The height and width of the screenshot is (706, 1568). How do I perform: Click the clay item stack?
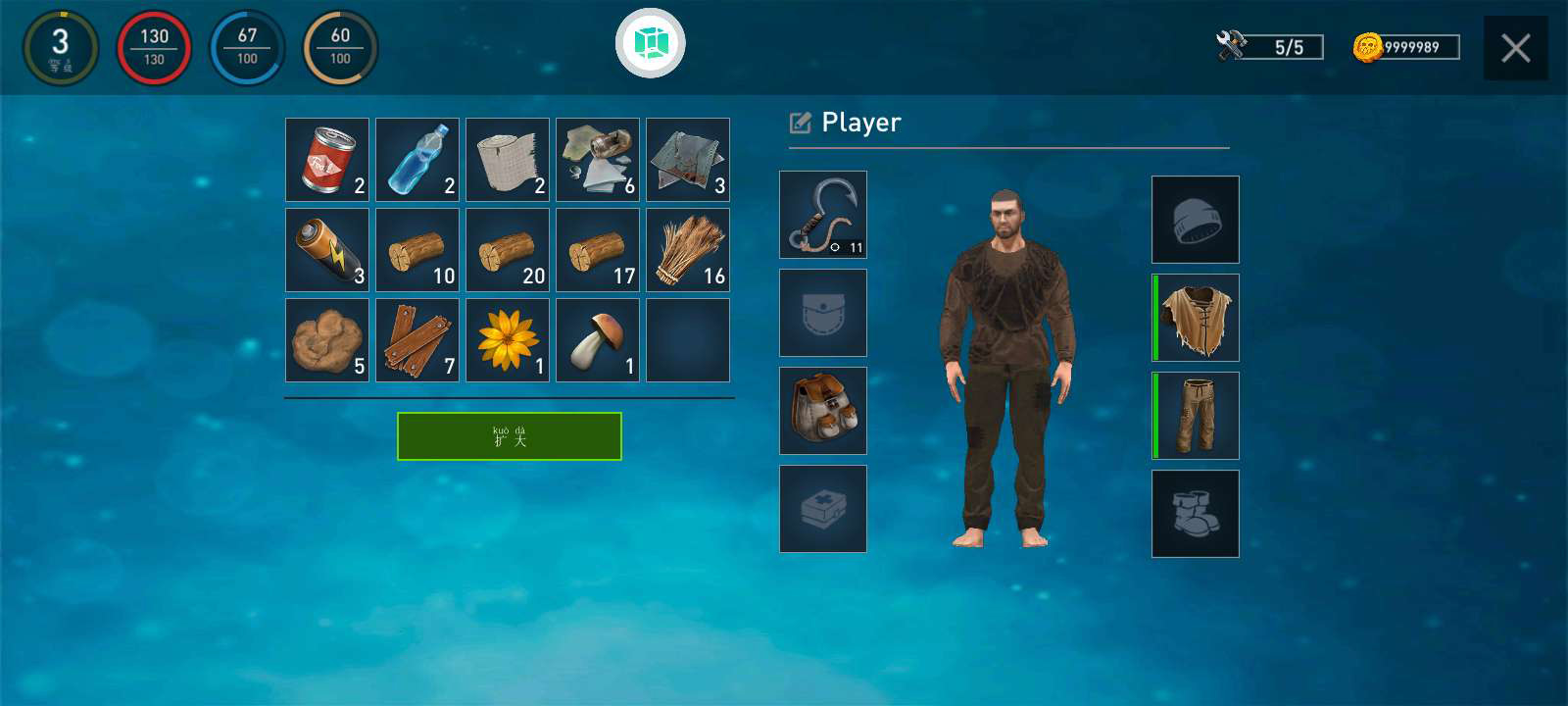click(x=326, y=340)
